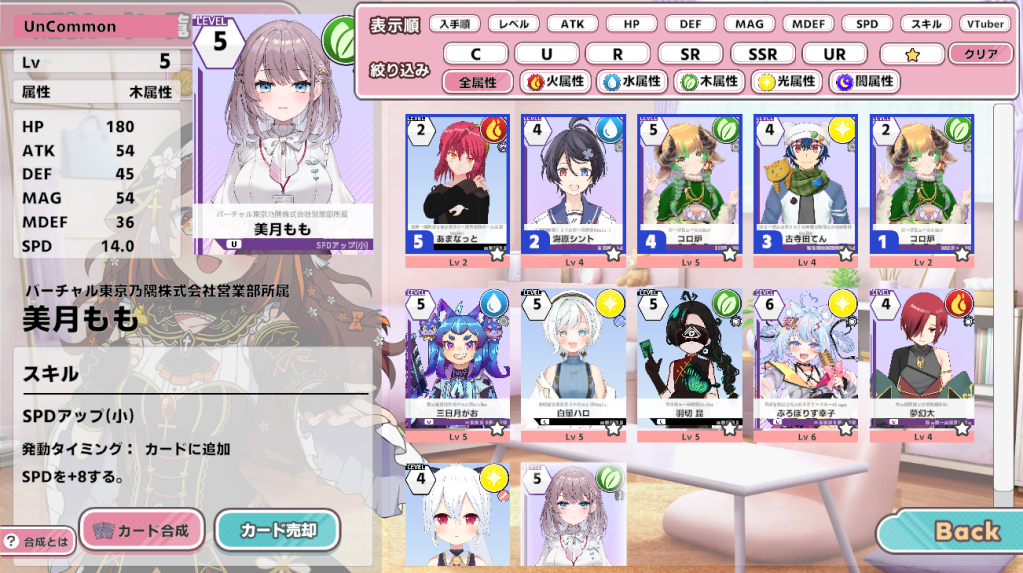Pick the 白星ハロ card
Viewport: 1023px width, 573px height.
click(x=572, y=365)
